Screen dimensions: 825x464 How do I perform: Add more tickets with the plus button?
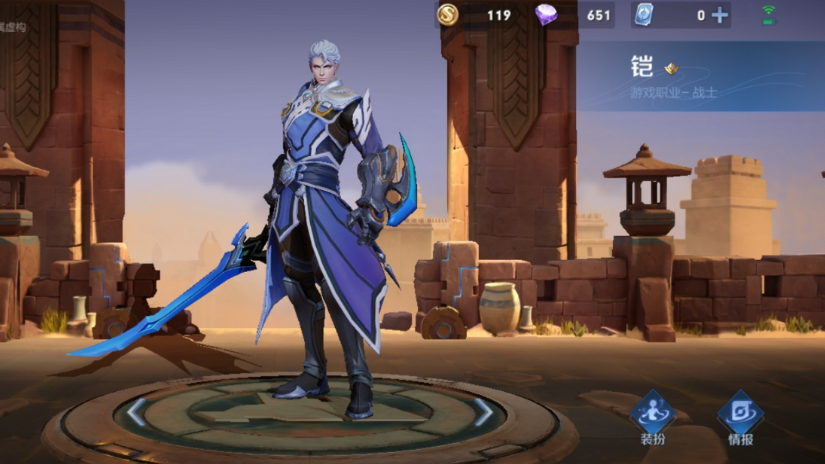coord(719,15)
